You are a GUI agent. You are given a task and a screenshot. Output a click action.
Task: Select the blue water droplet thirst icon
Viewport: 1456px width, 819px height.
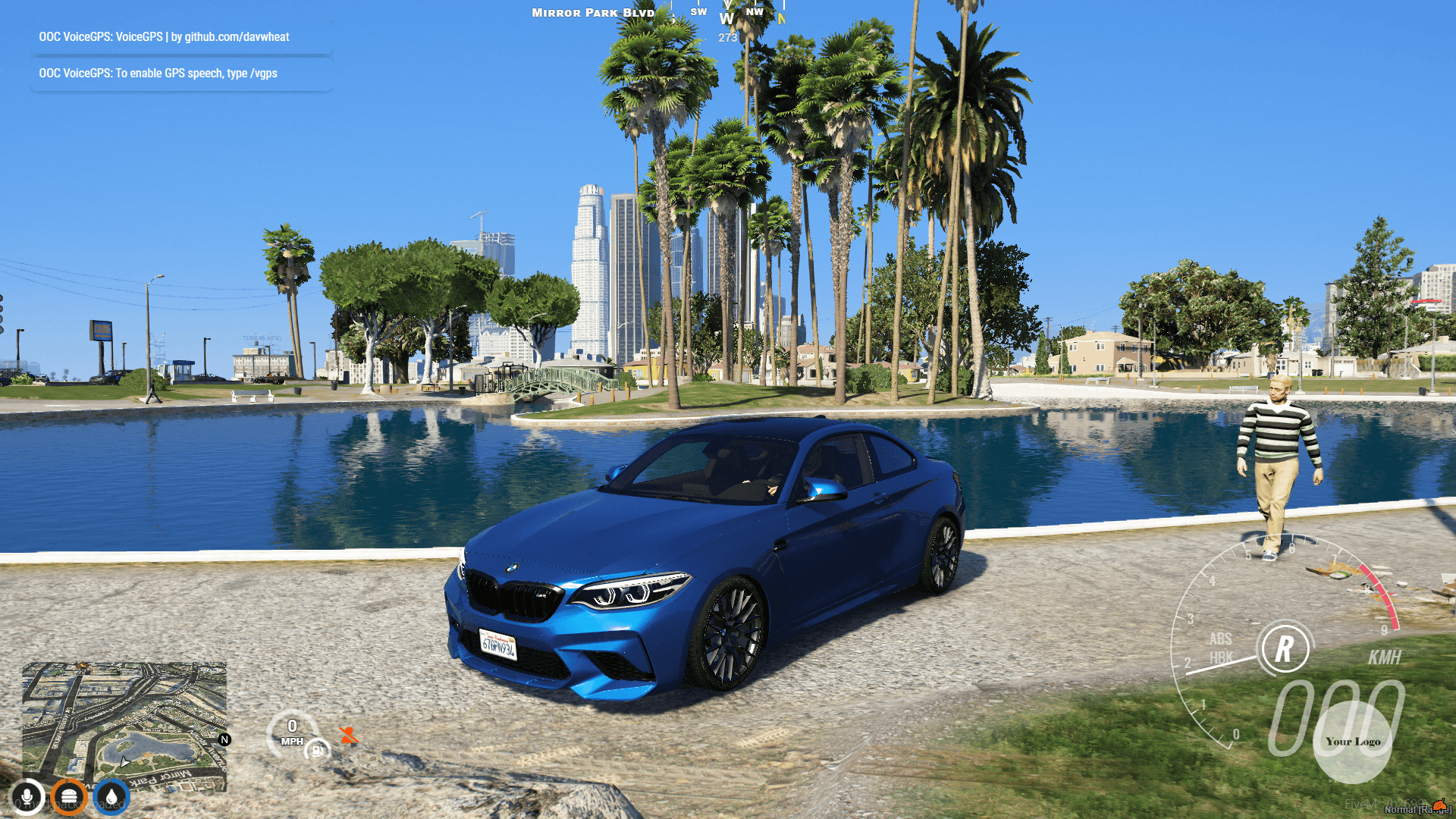[x=111, y=796]
